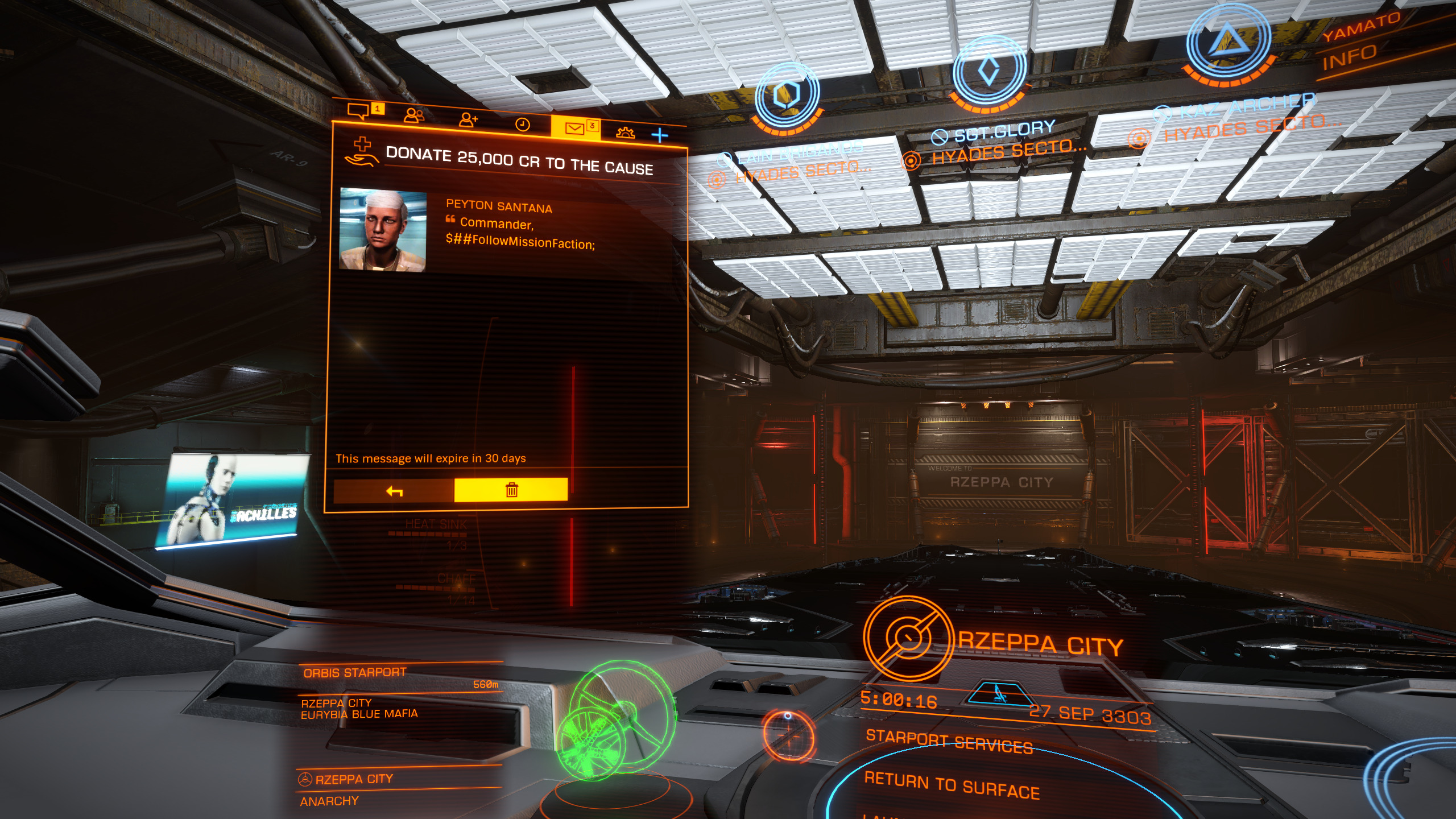Click the blue plus icon
The width and height of the screenshot is (1456, 819).
660,135
